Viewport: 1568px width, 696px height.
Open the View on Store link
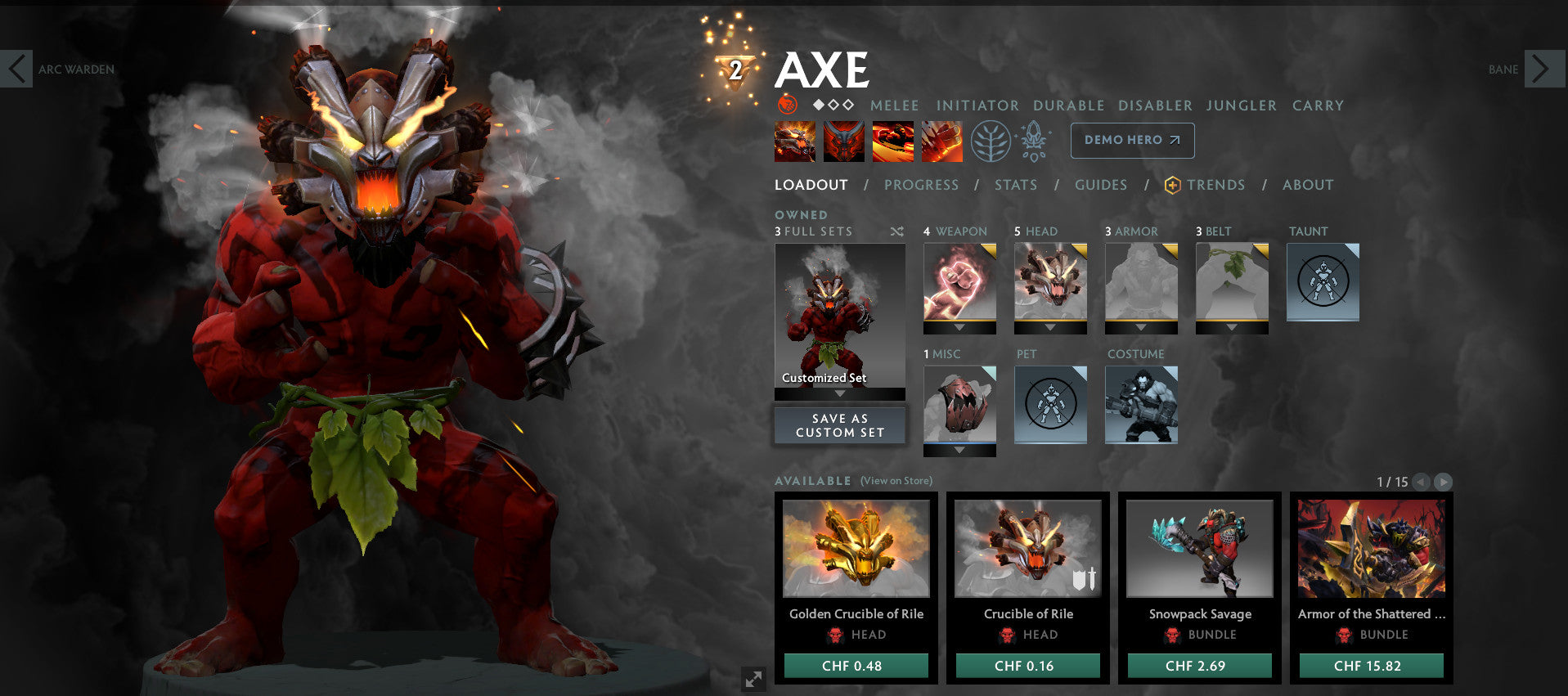[895, 481]
